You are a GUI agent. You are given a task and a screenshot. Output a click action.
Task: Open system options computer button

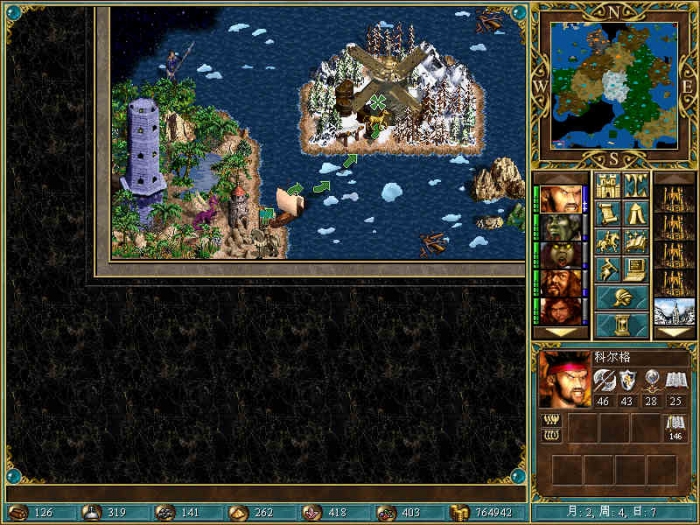pyautogui.click(x=635, y=269)
